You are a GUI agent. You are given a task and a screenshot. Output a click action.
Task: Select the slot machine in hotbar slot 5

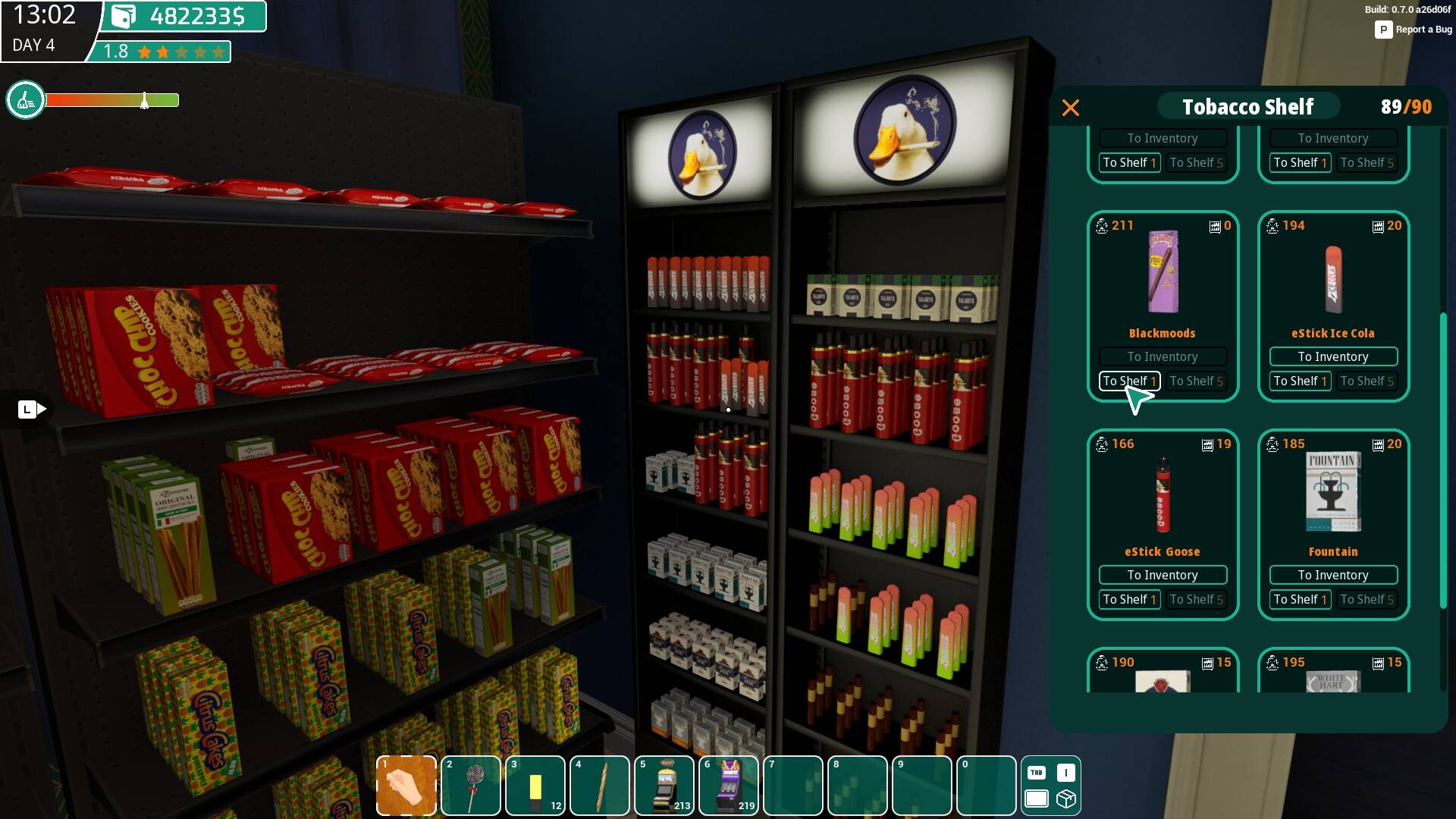click(x=664, y=786)
